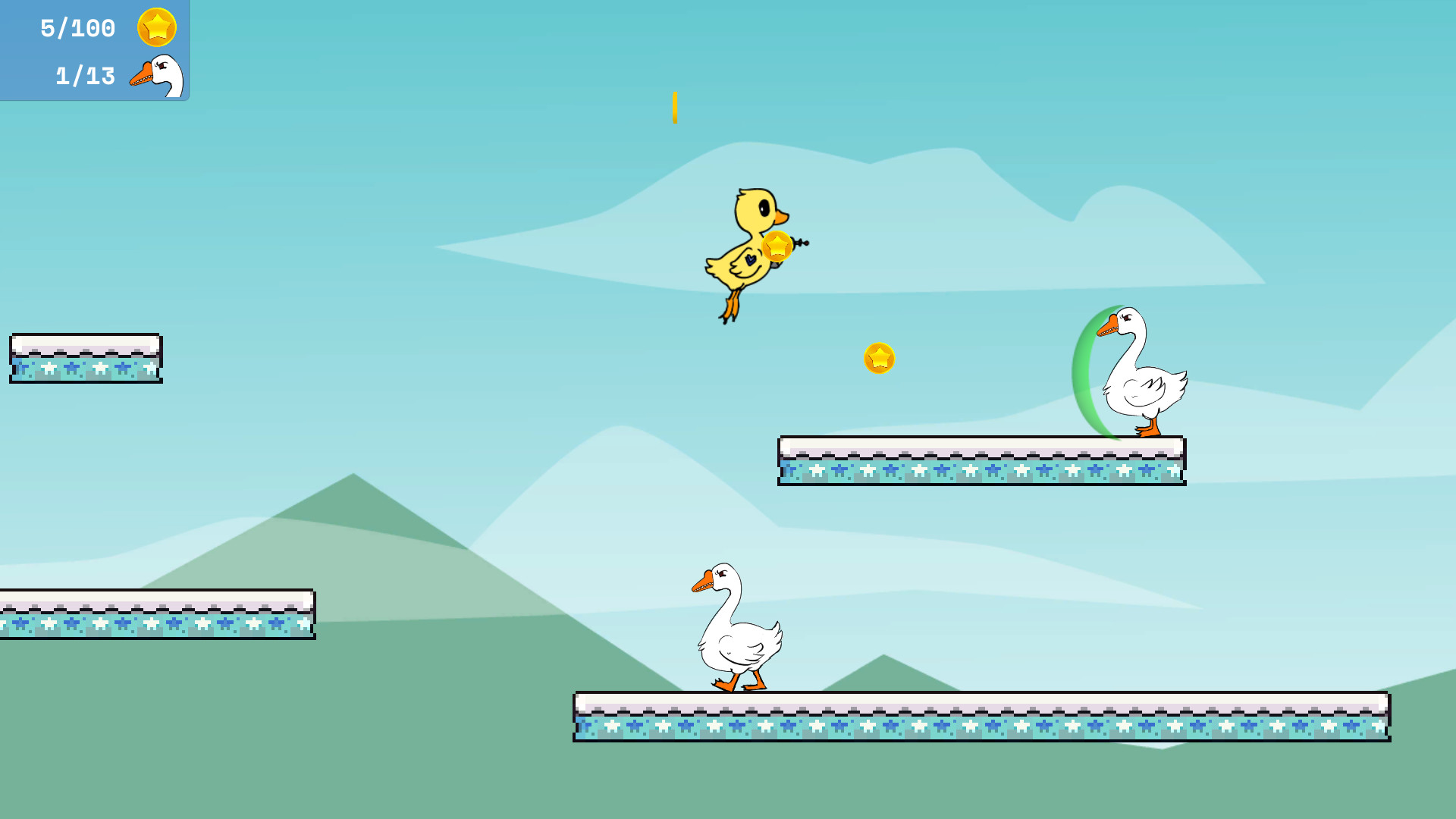Click the star coin held by the duckling

point(777,246)
